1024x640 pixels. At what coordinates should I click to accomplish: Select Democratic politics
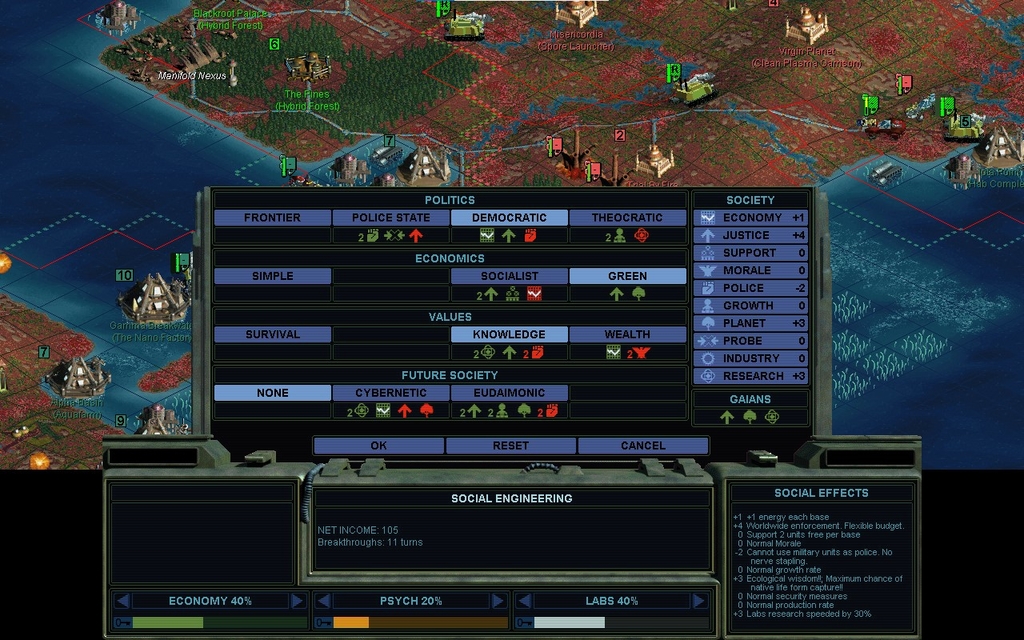tap(509, 217)
